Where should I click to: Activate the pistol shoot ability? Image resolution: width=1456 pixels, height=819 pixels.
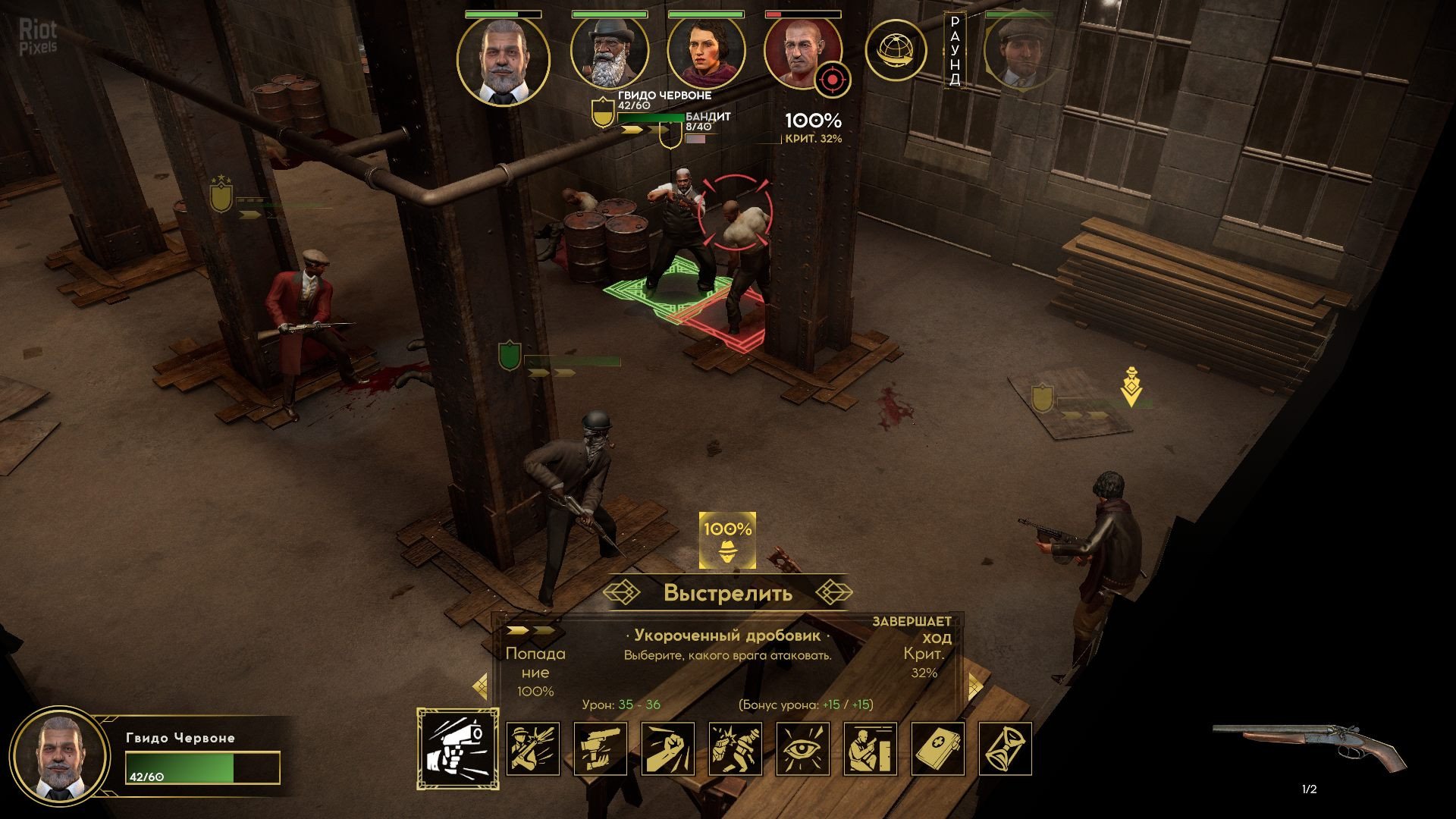pyautogui.click(x=457, y=748)
